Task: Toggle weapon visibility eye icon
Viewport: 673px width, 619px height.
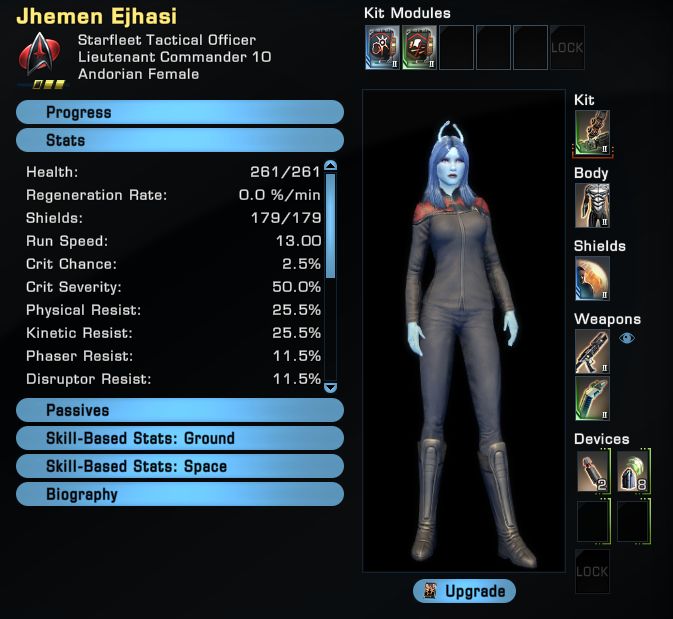Action: (x=627, y=339)
